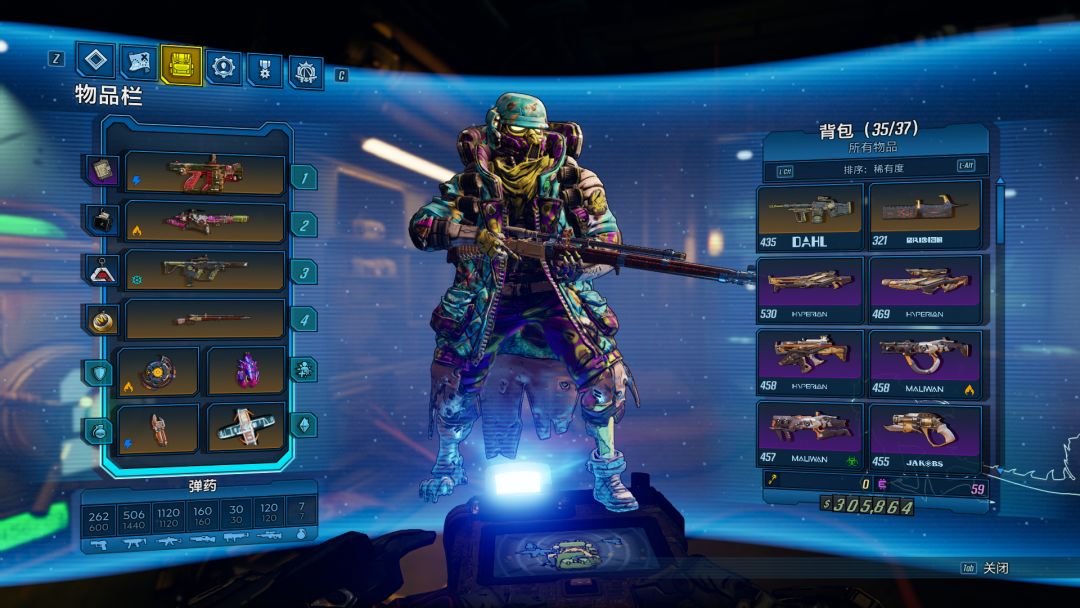
Task: Open the skills tab with gear icon
Action: tap(223, 67)
